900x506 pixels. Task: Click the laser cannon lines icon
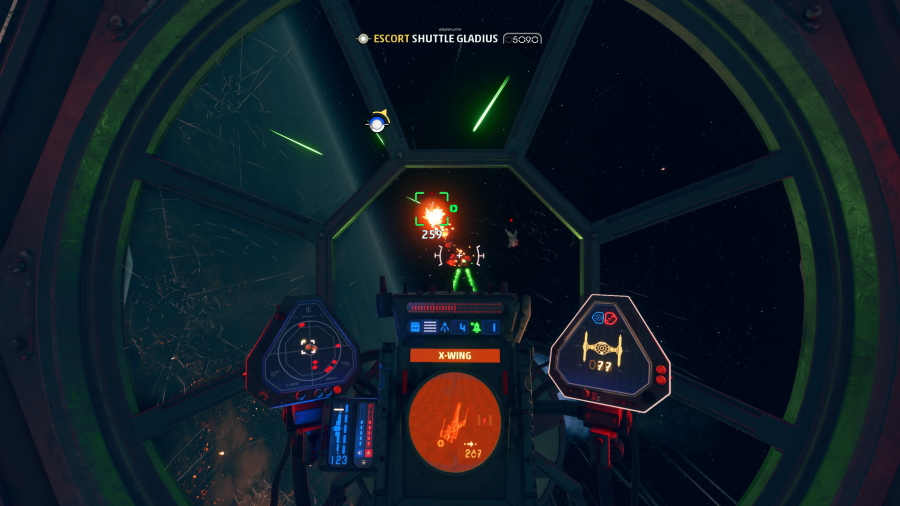point(430,327)
